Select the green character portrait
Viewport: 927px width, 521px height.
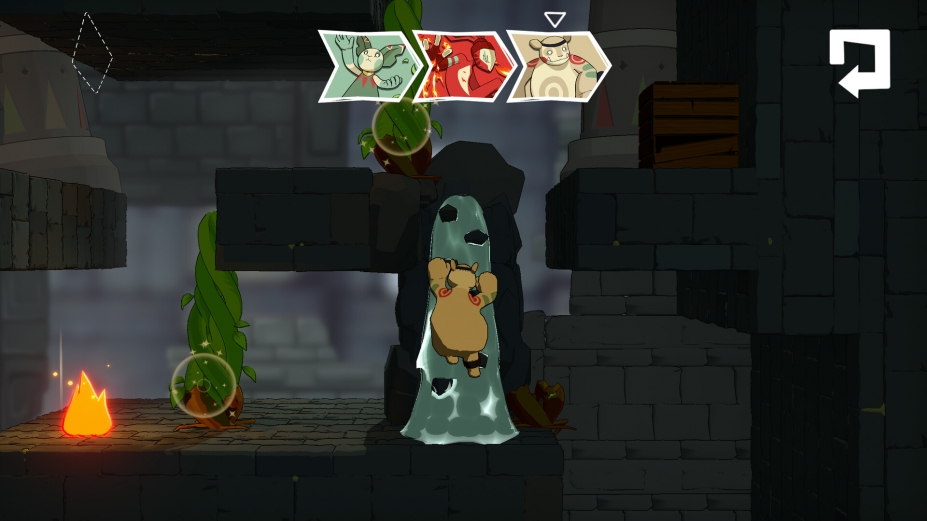(366, 66)
